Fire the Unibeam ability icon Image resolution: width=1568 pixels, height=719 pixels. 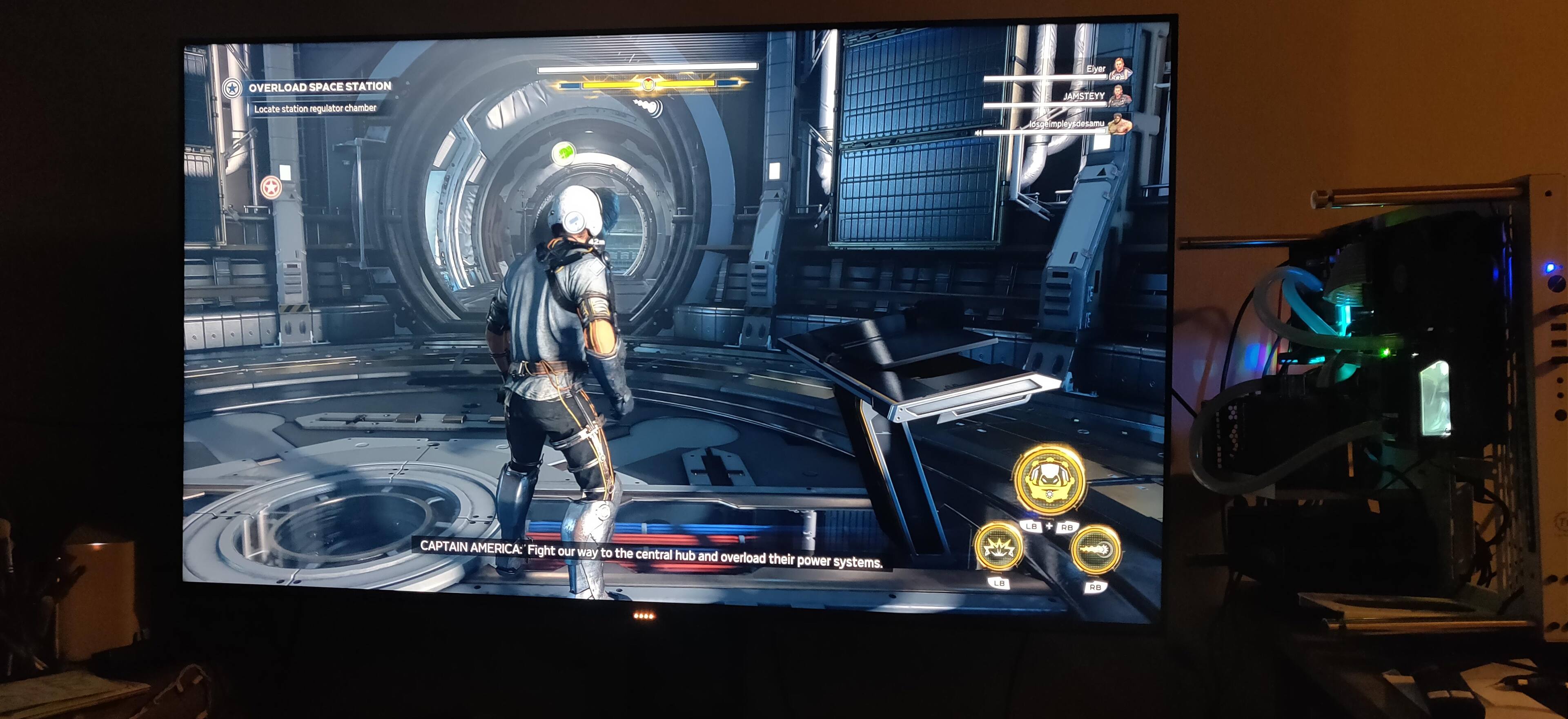(1094, 550)
